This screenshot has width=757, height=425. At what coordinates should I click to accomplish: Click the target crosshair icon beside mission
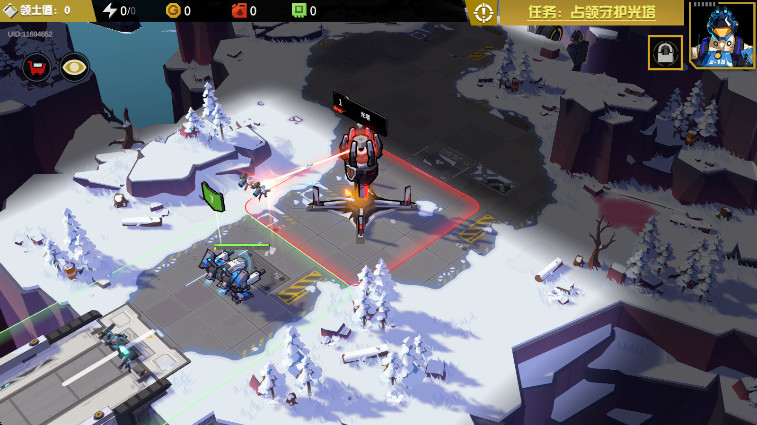click(484, 12)
